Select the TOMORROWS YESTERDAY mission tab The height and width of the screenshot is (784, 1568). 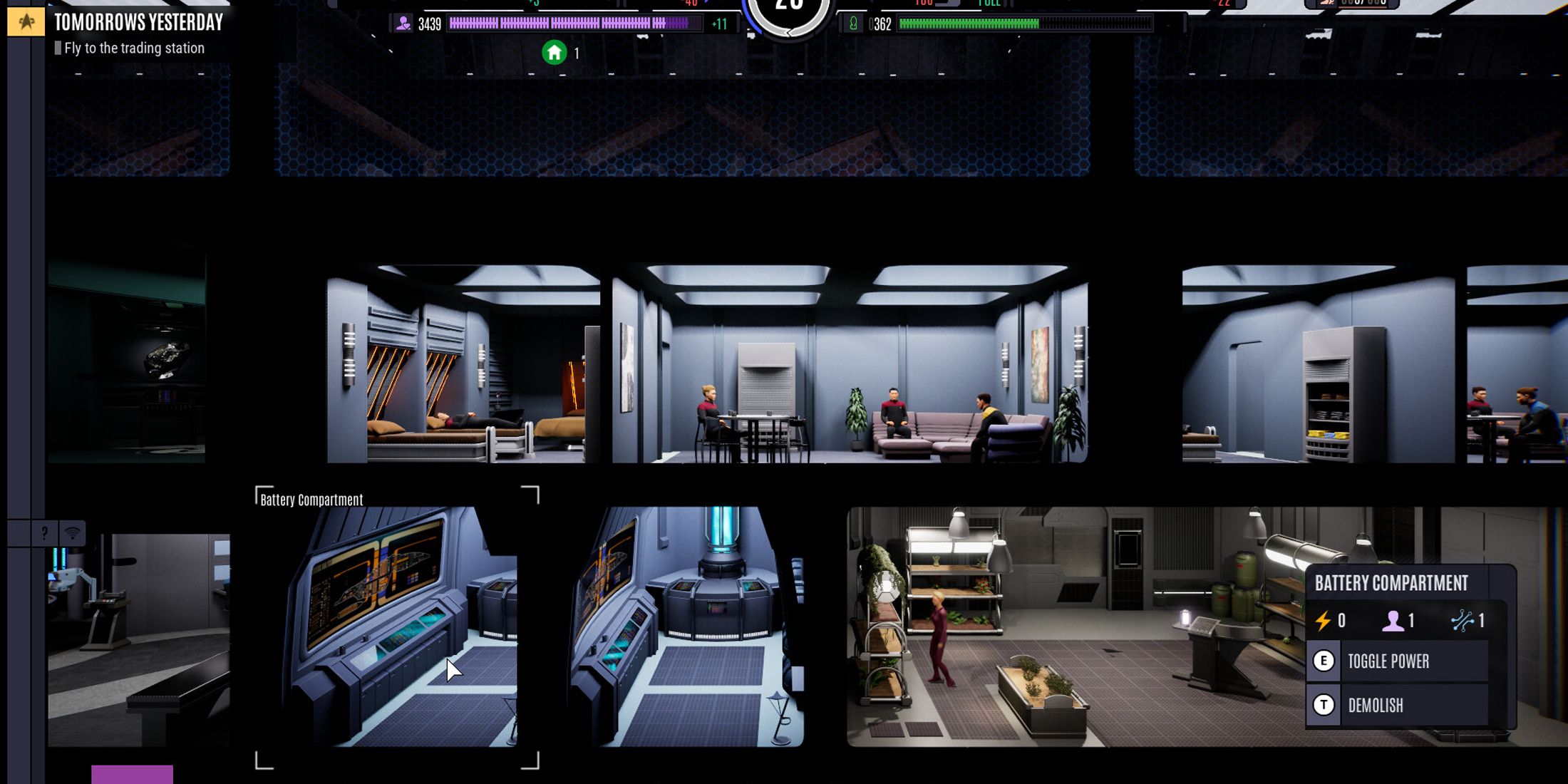tap(140, 21)
